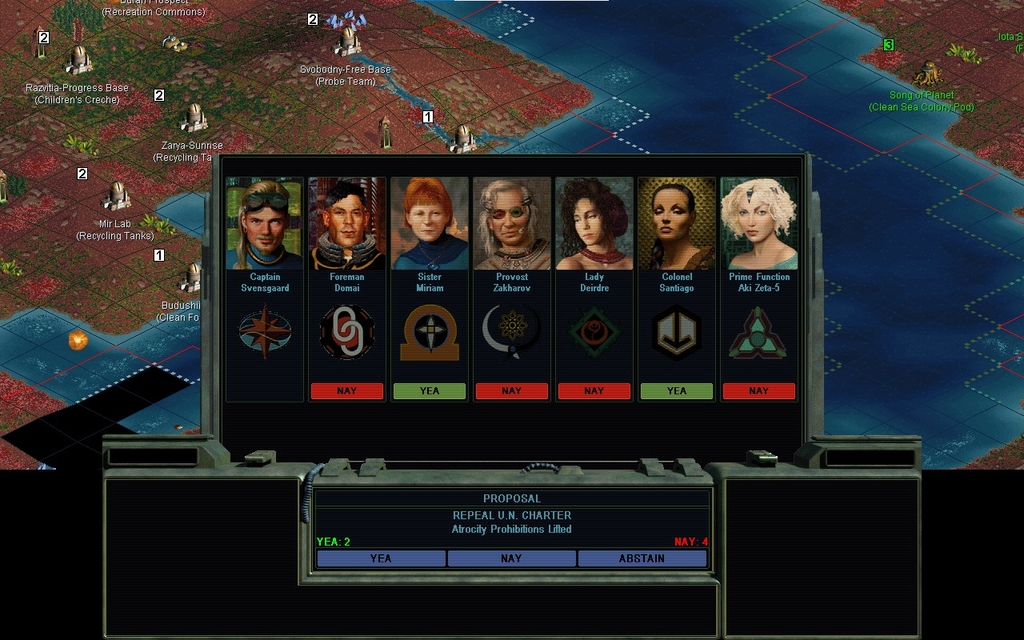Screen dimensions: 1024x640
Task: Click the Free Drones chain-link emblem
Action: 347,332
